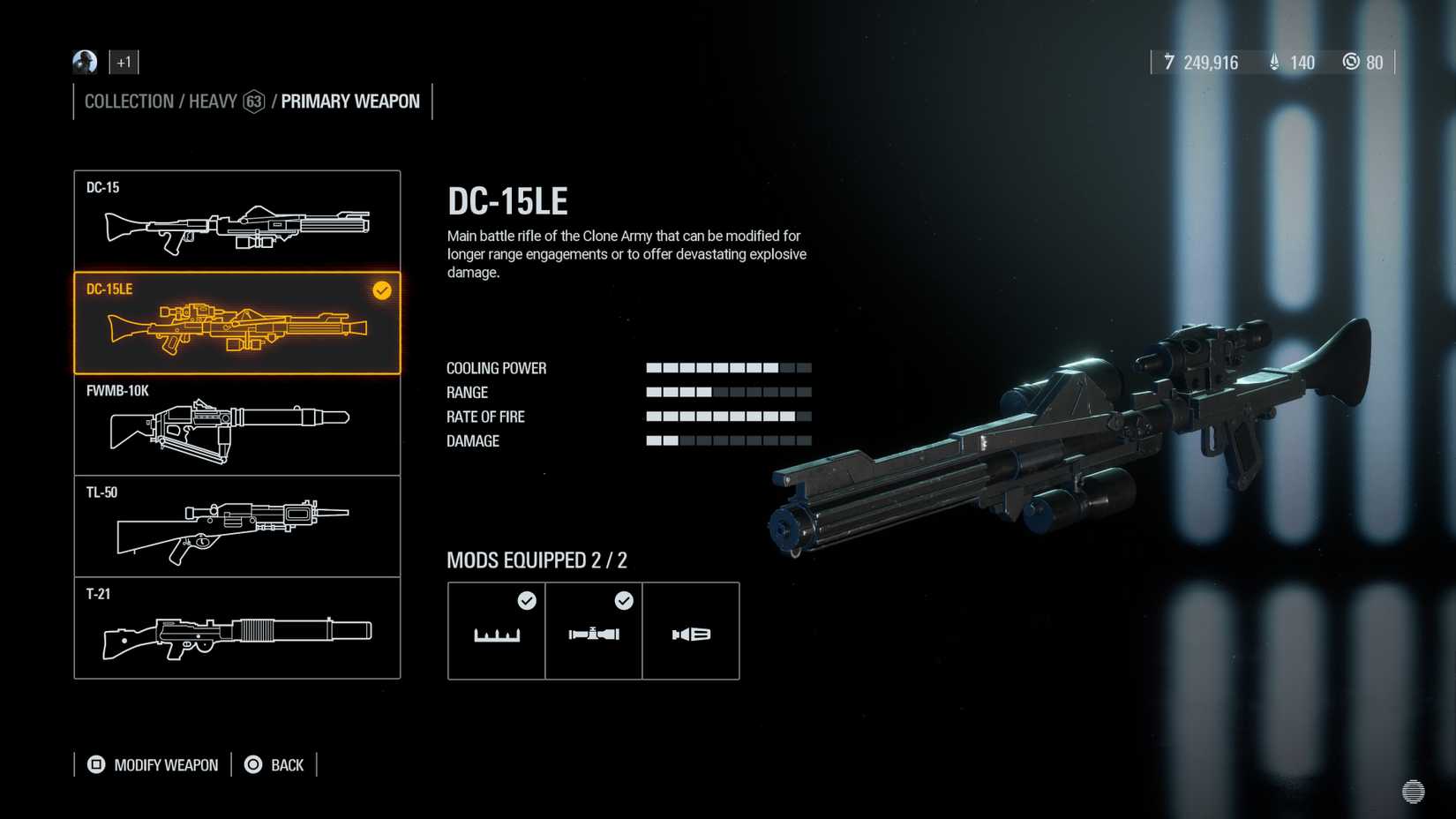The image size is (1456, 819).
Task: Toggle the equipped checkmark on DC-15LE
Action: pos(381,291)
